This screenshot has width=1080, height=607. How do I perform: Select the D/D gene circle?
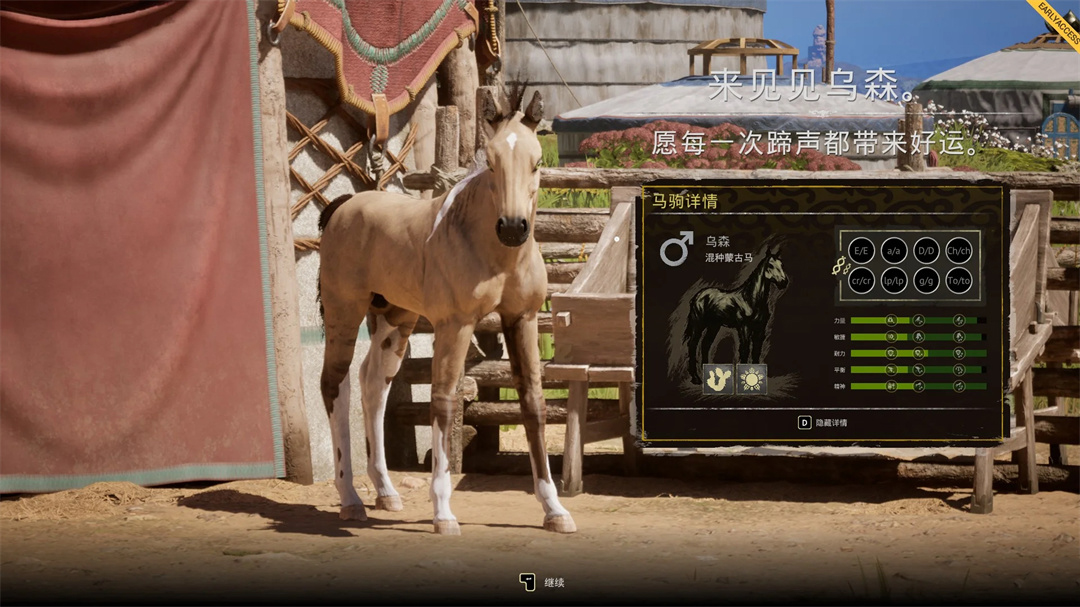(x=926, y=249)
